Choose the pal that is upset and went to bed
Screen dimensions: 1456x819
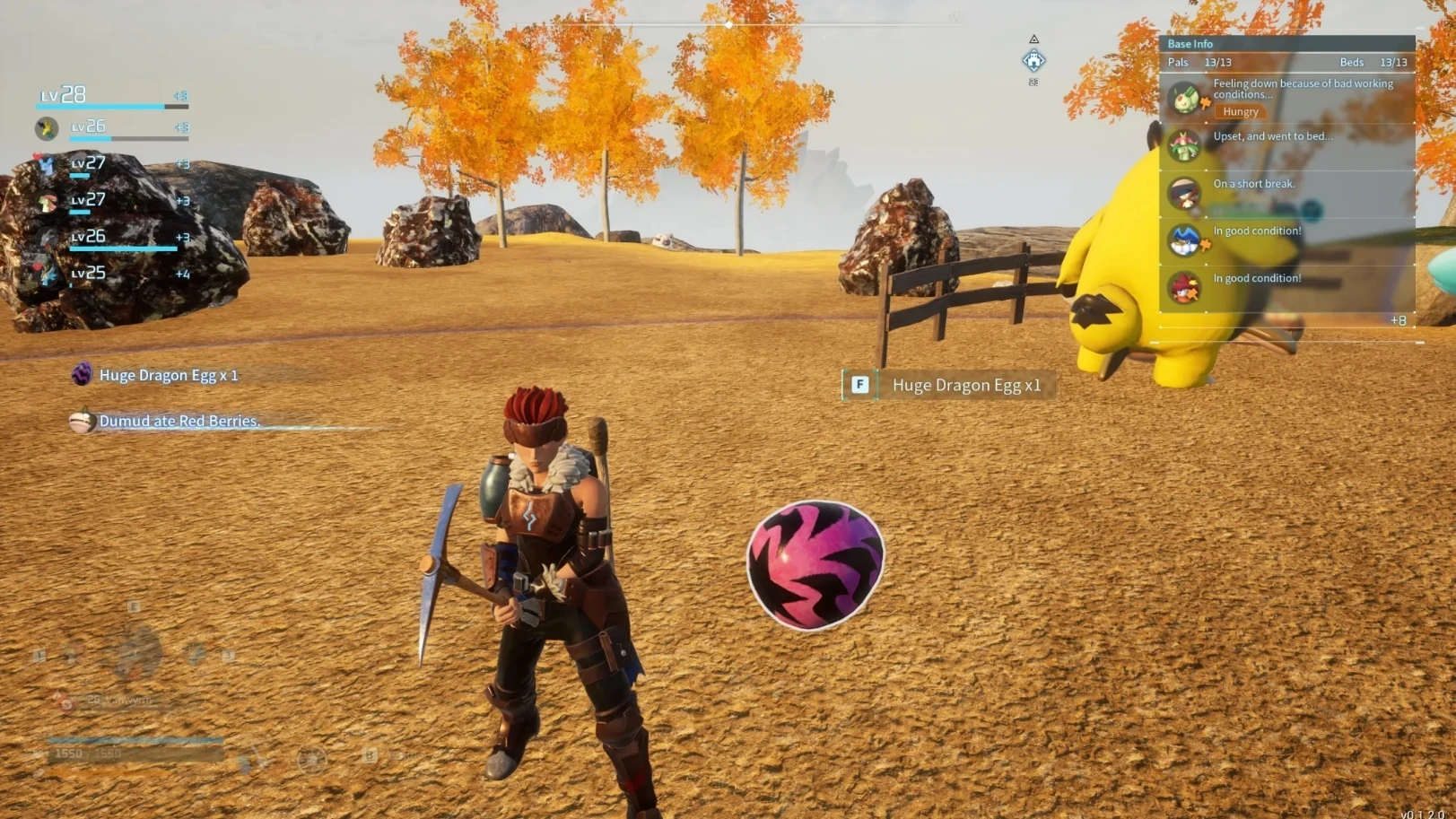[1184, 145]
